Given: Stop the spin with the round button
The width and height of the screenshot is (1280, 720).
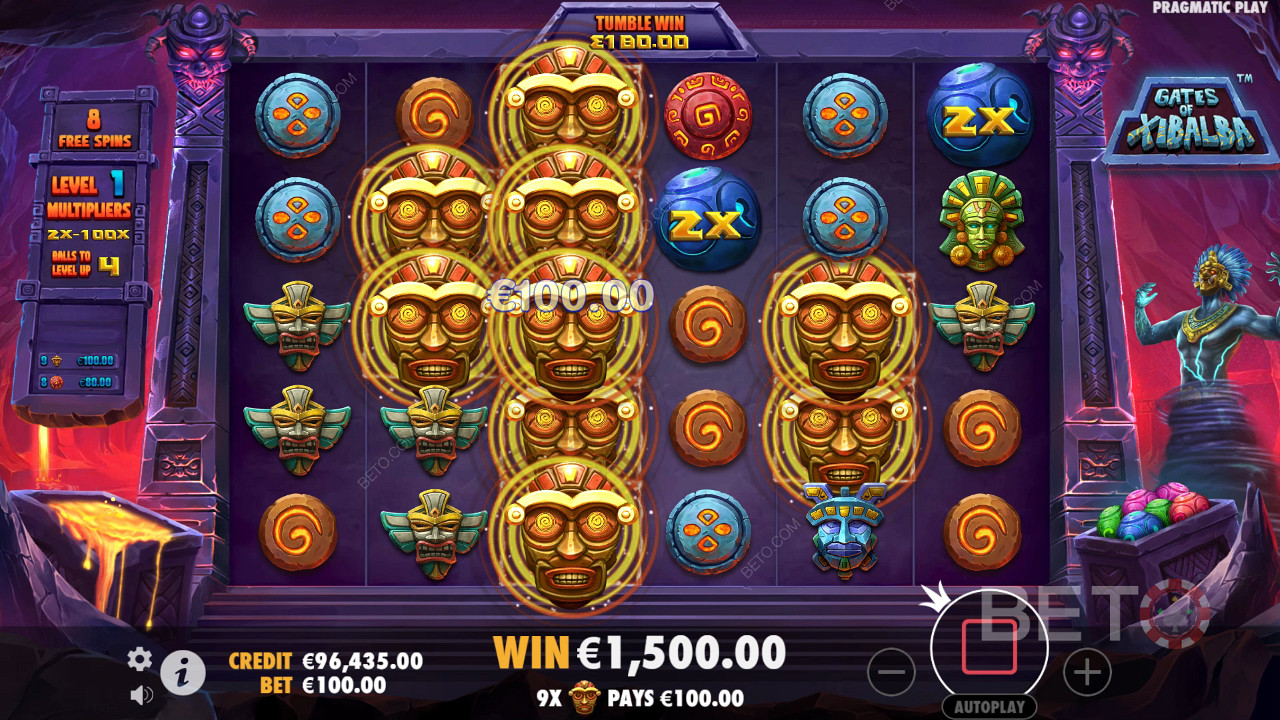Looking at the screenshot, I should pos(989,647).
